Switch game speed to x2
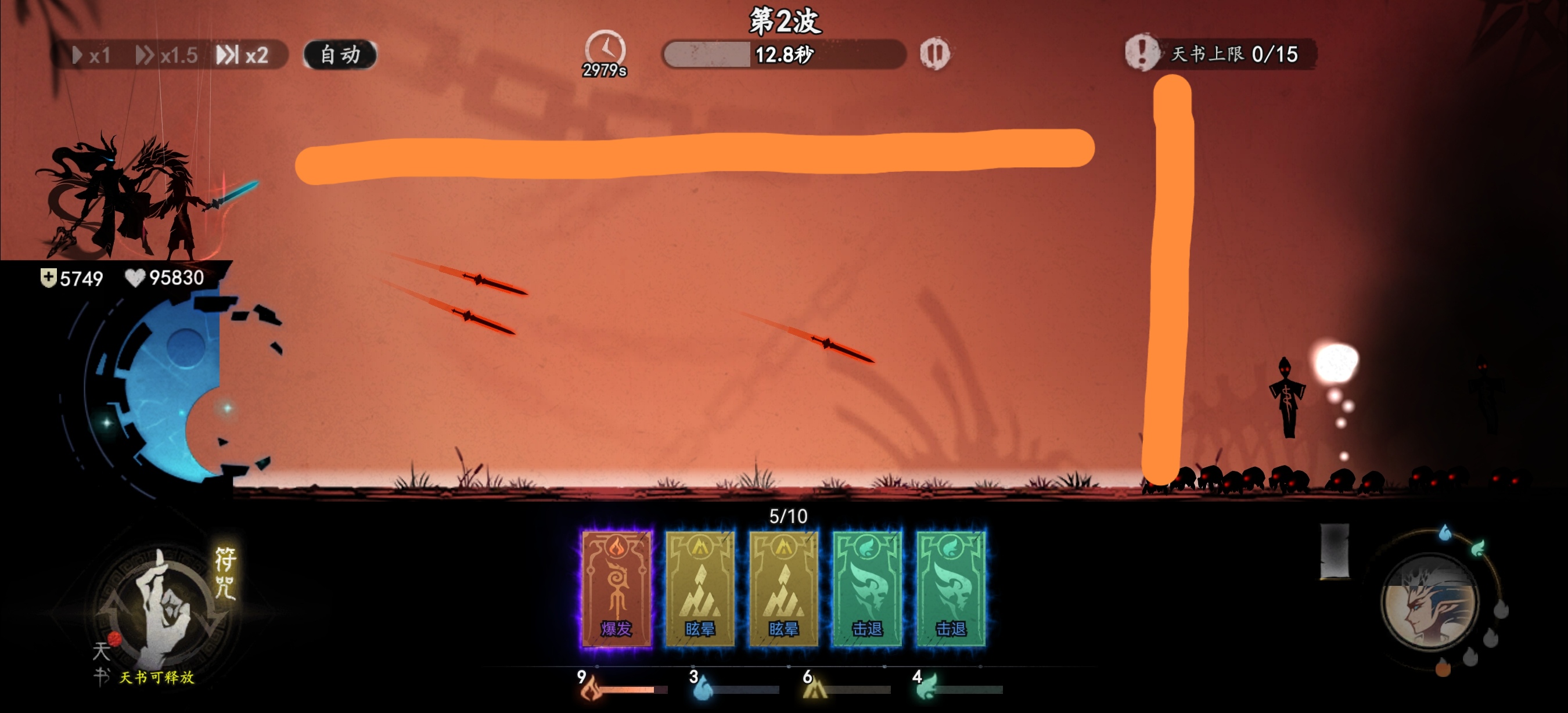The height and width of the screenshot is (713, 1568). (x=243, y=55)
